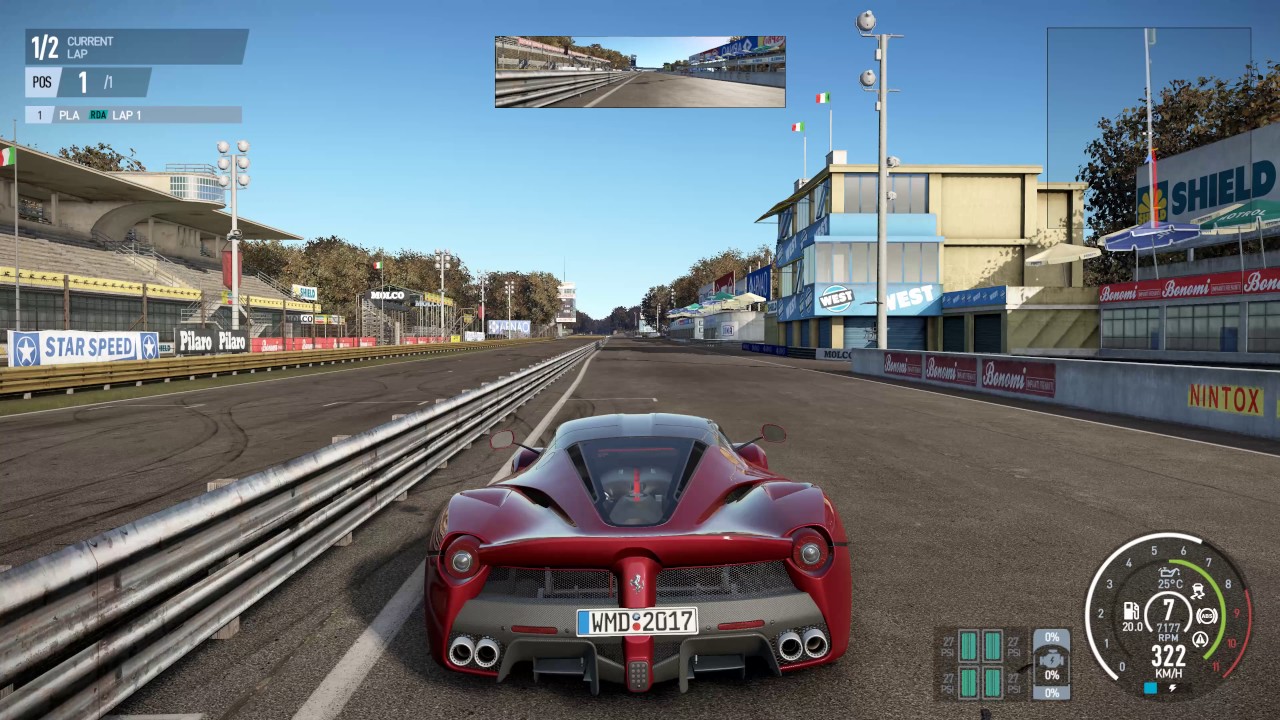
Task: Click the rear-view mirror display
Action: pyautogui.click(x=640, y=72)
